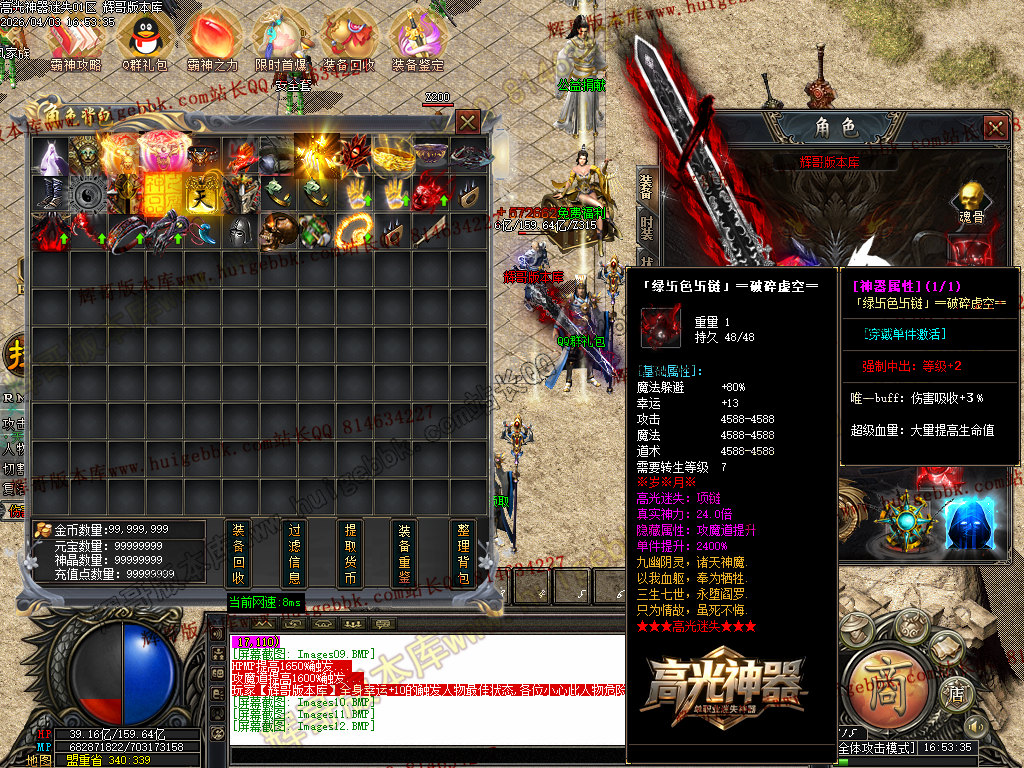Open the 霸神之力 red gem icon
The image size is (1024, 768).
click(x=212, y=40)
